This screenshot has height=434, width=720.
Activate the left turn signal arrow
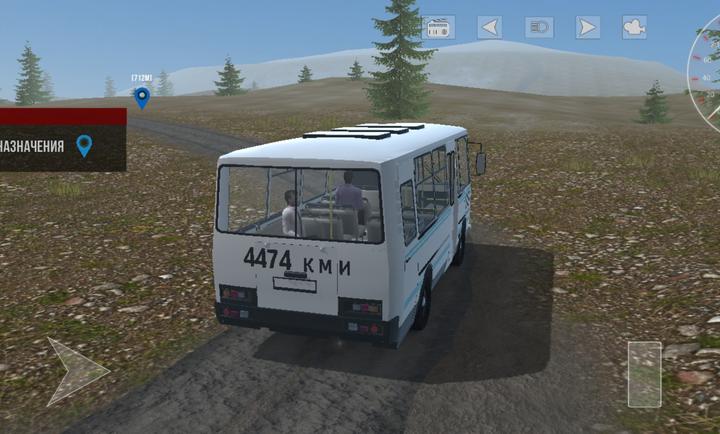coord(489,28)
